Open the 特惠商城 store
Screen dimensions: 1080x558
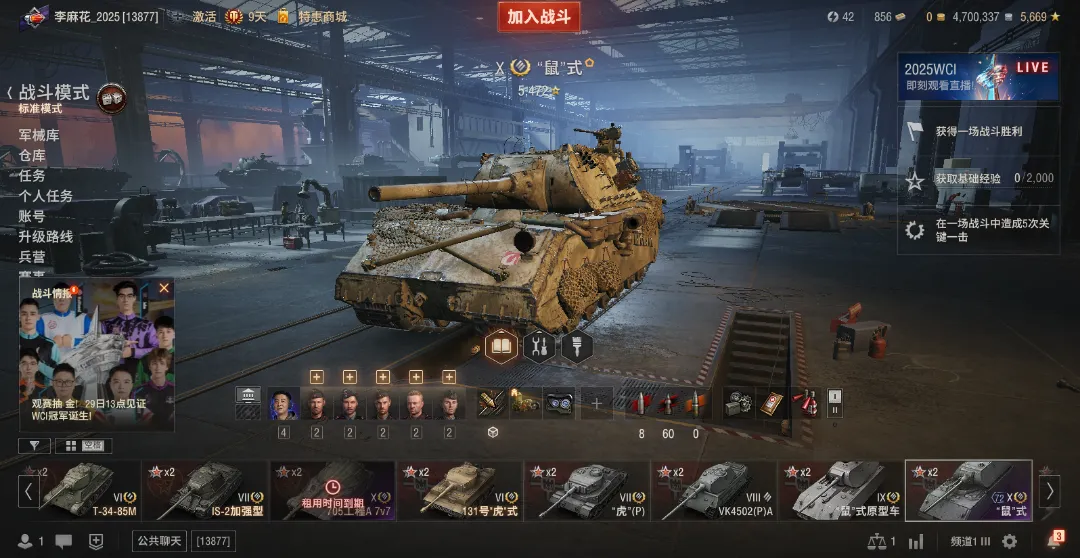coord(322,17)
